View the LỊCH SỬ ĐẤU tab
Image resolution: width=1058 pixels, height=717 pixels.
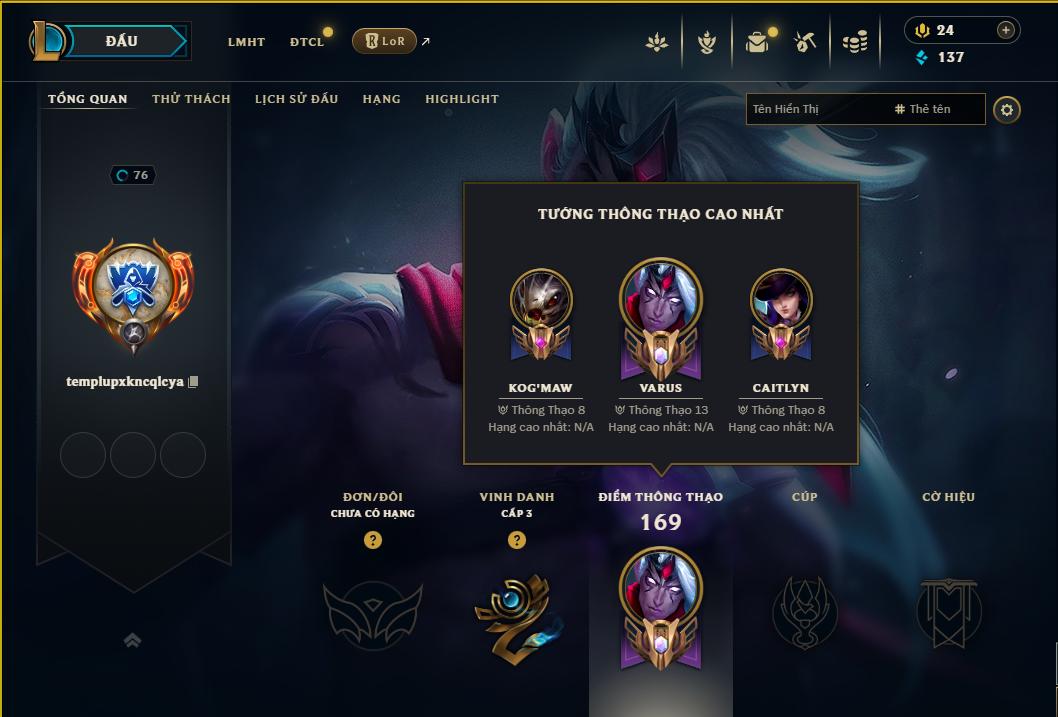pos(296,99)
